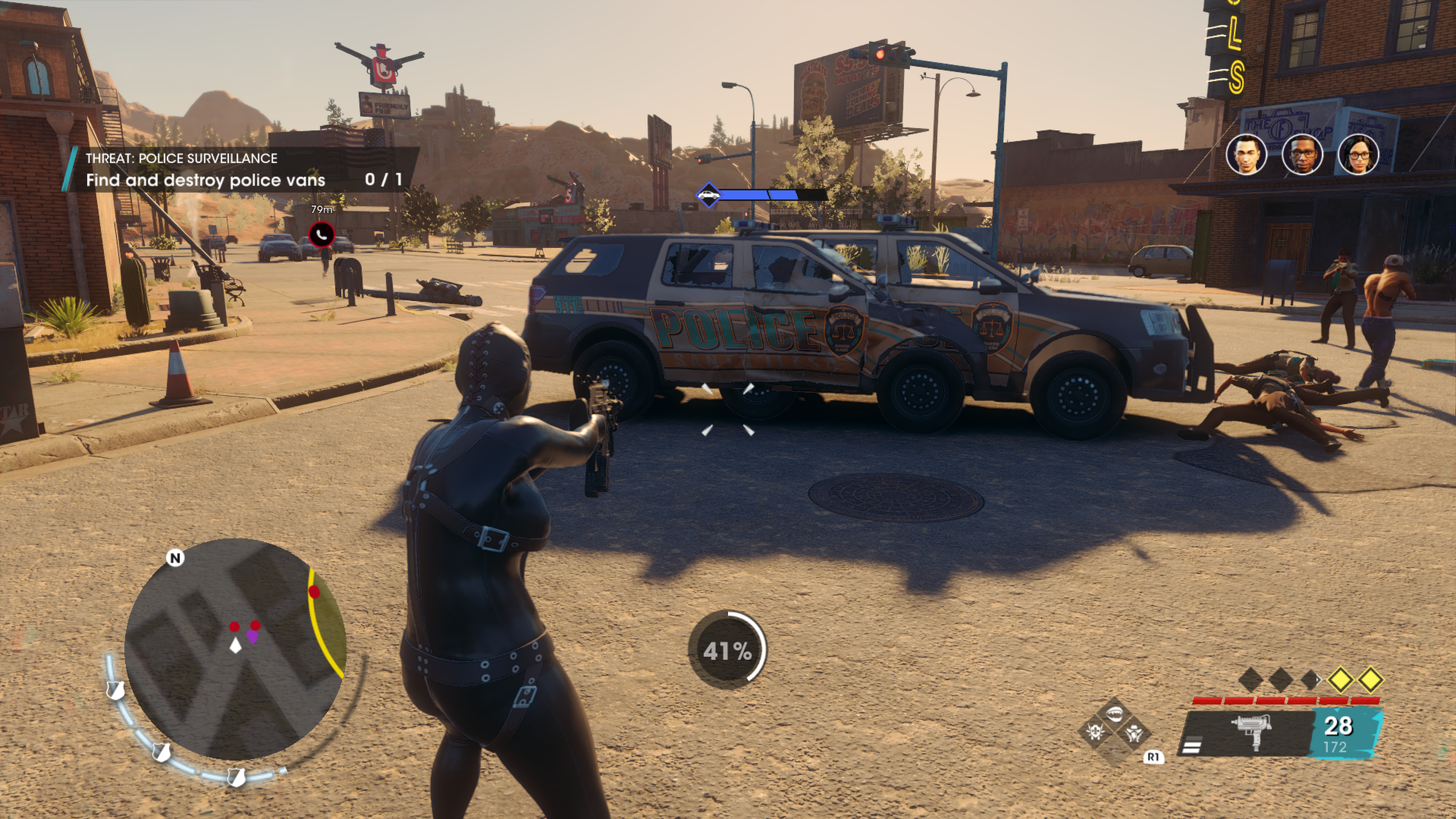Activate the fanged mouth skill
The width and height of the screenshot is (1456, 819).
pyautogui.click(x=1115, y=714)
